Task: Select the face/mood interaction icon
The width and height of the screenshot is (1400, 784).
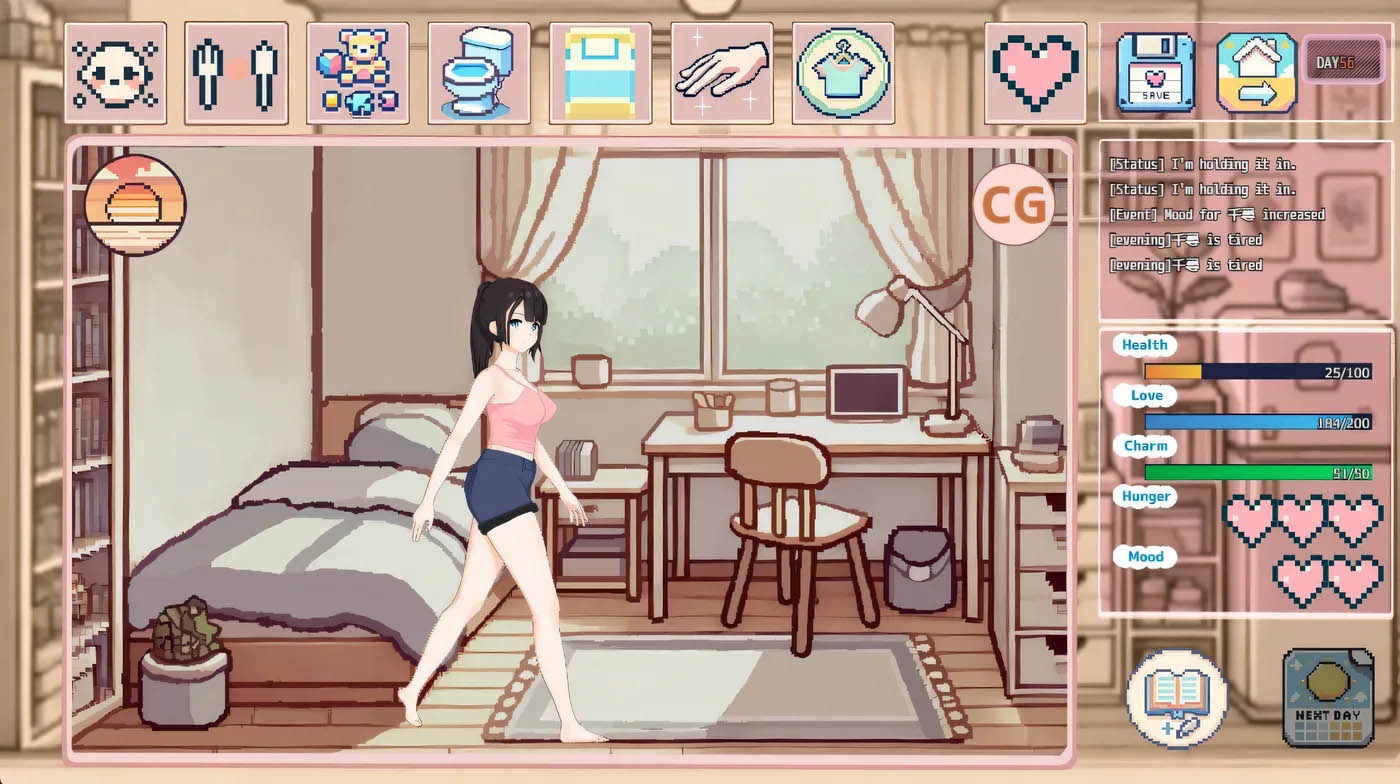Action: pos(114,70)
